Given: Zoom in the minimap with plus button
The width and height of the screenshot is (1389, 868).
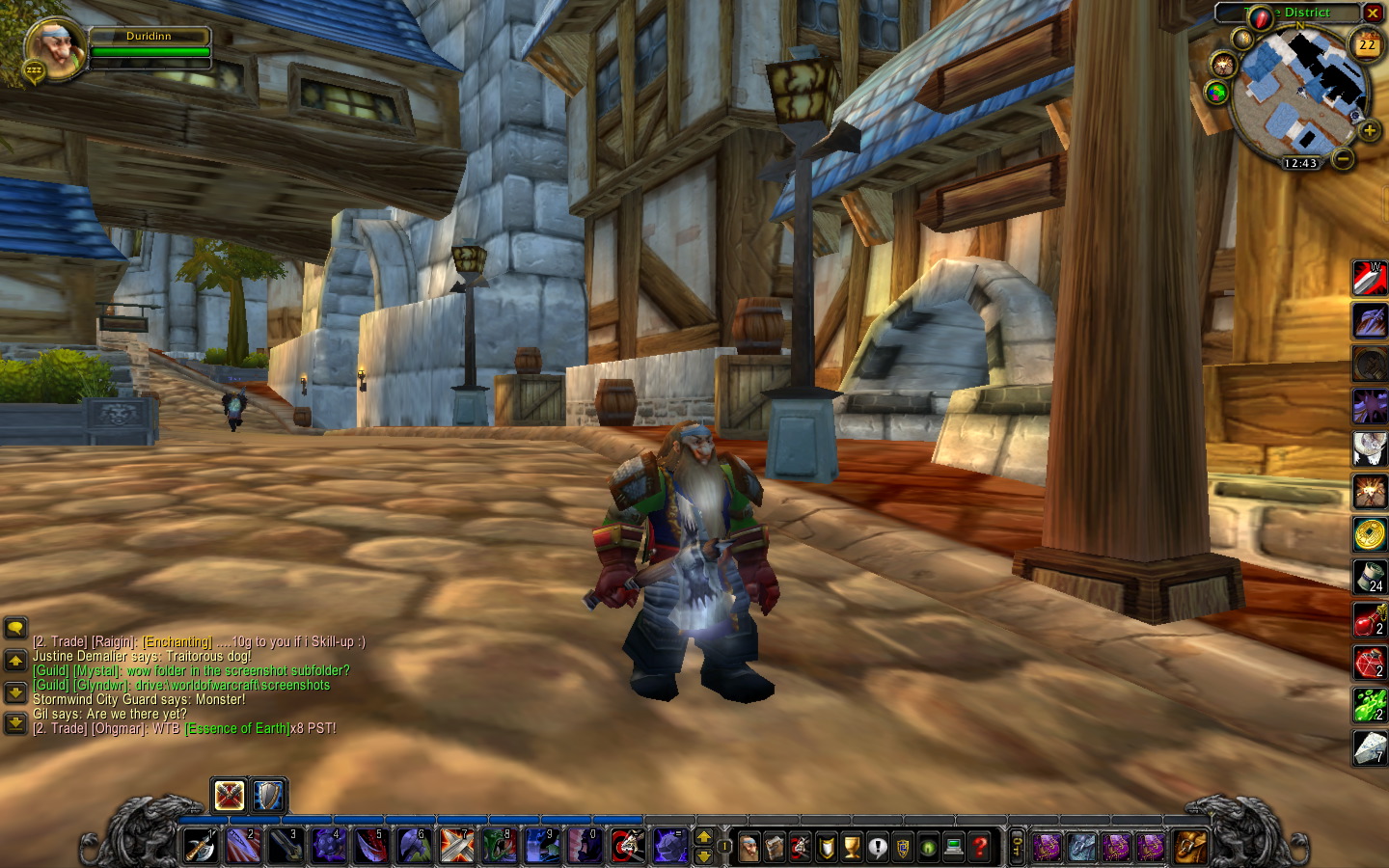Looking at the screenshot, I should tap(1368, 130).
